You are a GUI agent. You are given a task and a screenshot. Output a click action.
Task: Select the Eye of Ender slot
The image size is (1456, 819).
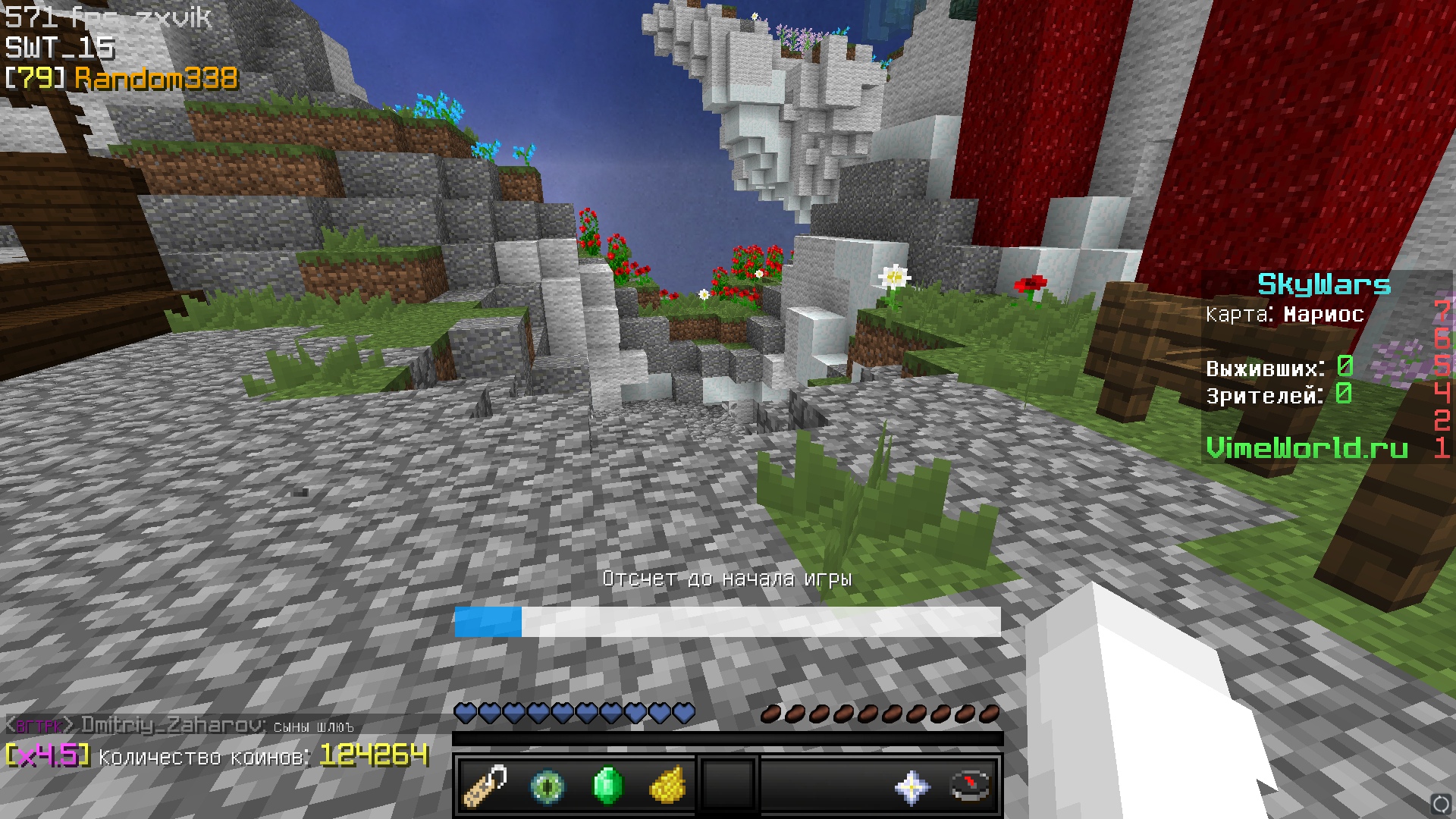[547, 786]
